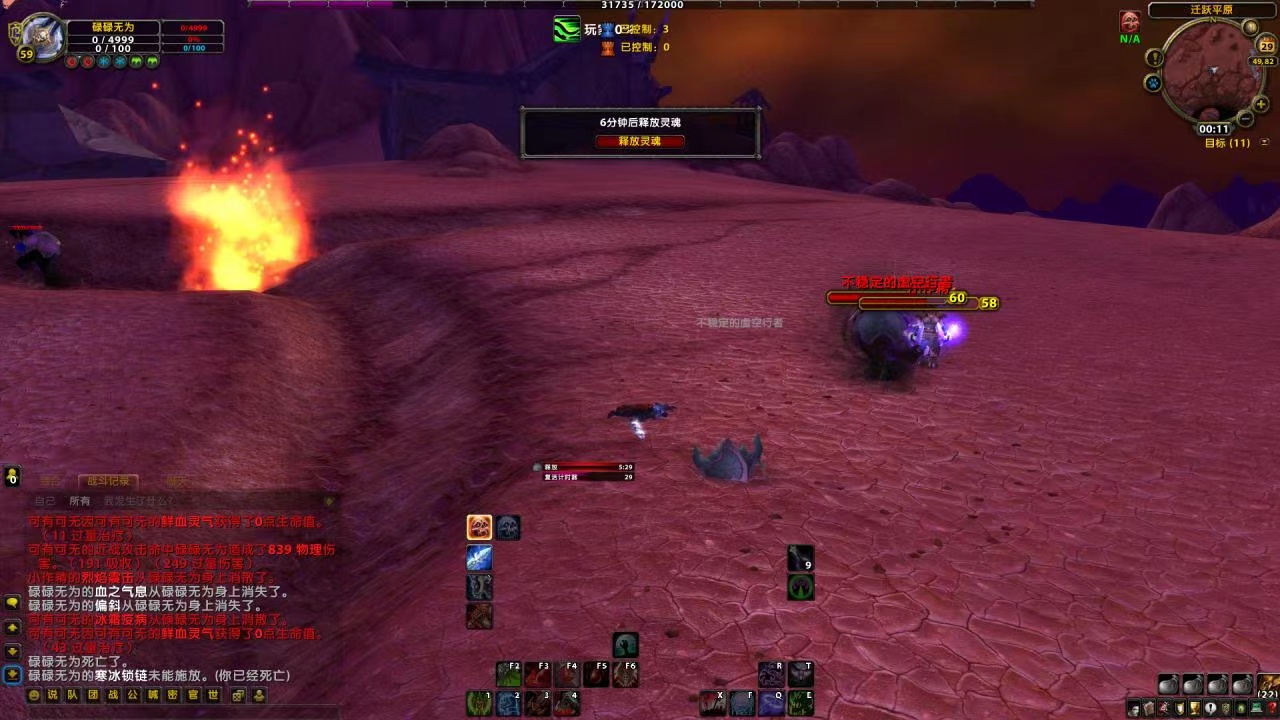Open the main backpack showing (22)
The height and width of the screenshot is (720, 1280).
point(1267,686)
